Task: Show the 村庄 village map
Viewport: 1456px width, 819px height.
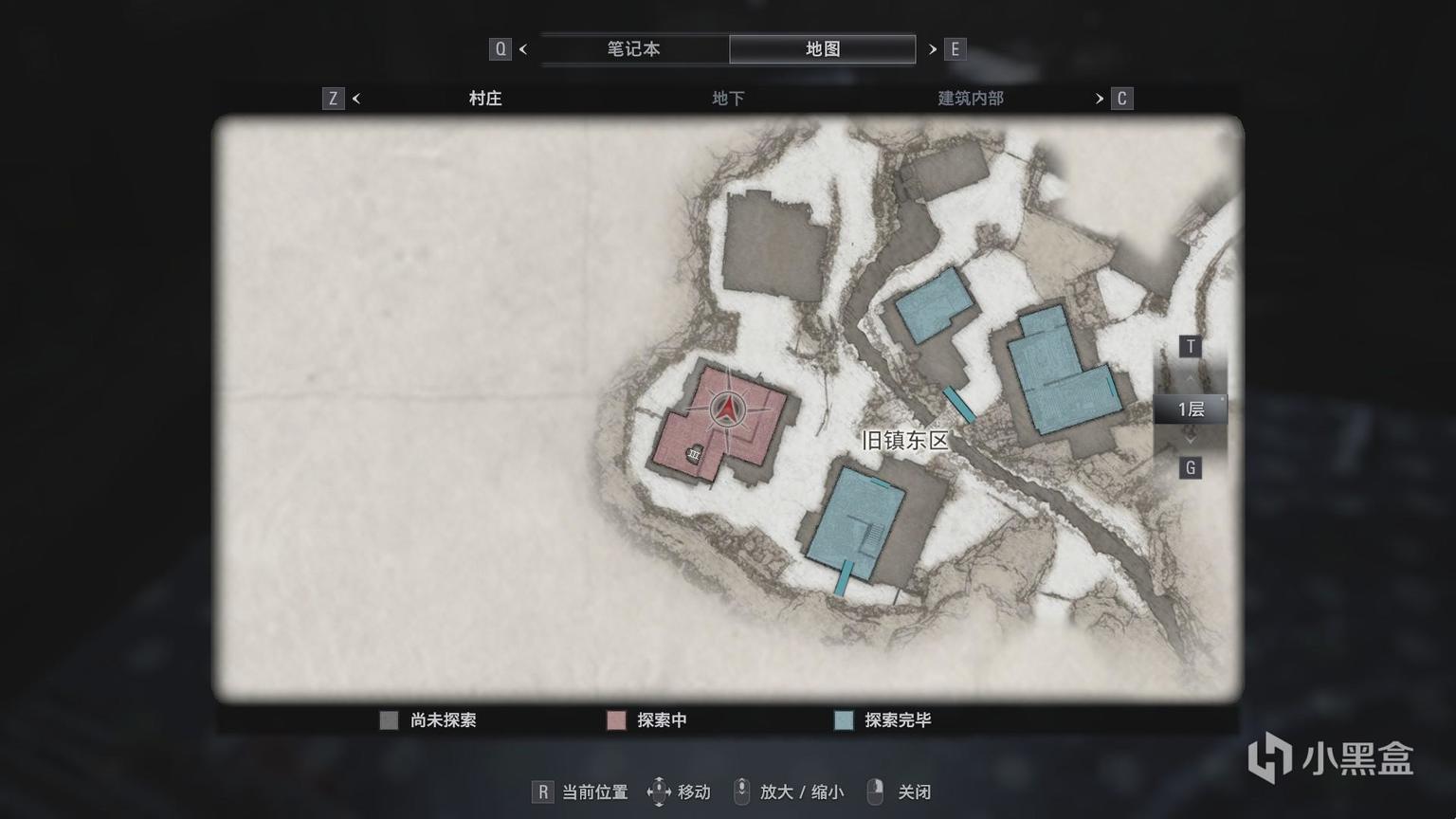Action: [484, 99]
